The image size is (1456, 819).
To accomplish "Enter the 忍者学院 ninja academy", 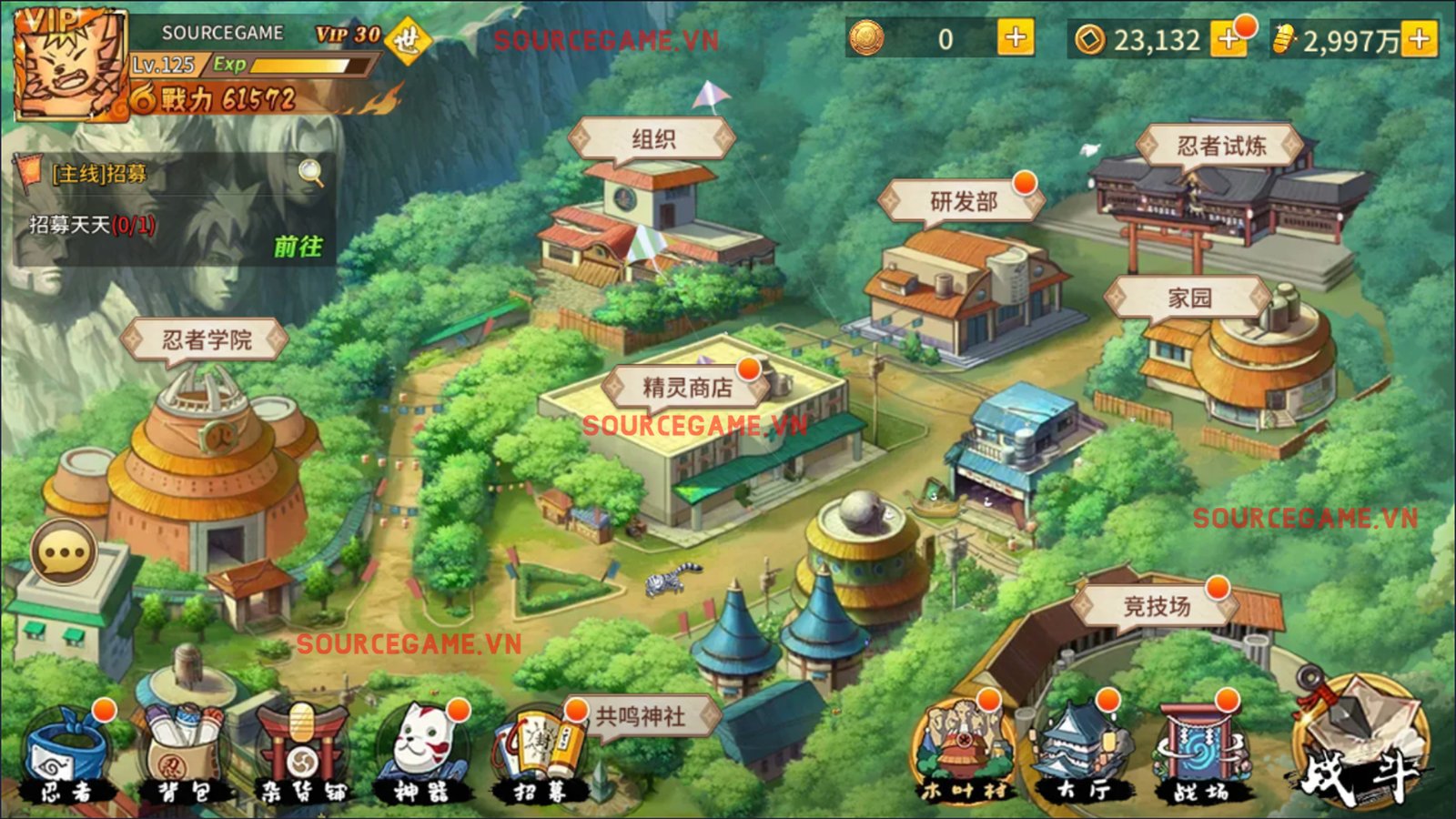I will point(207,340).
